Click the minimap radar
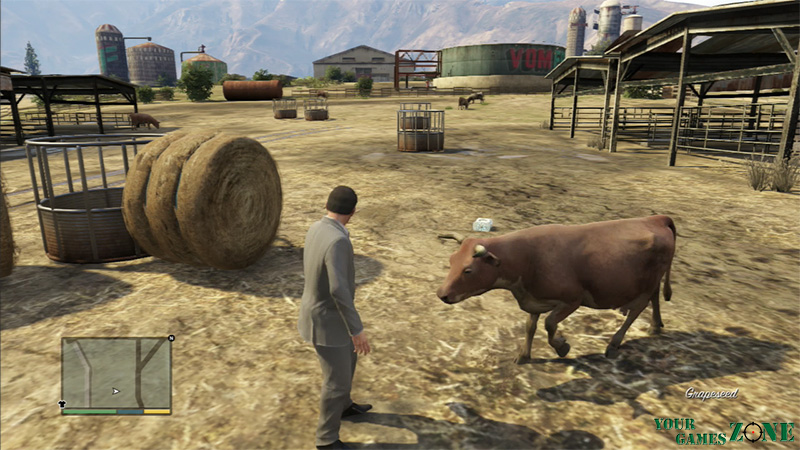The height and width of the screenshot is (450, 800). coord(116,372)
